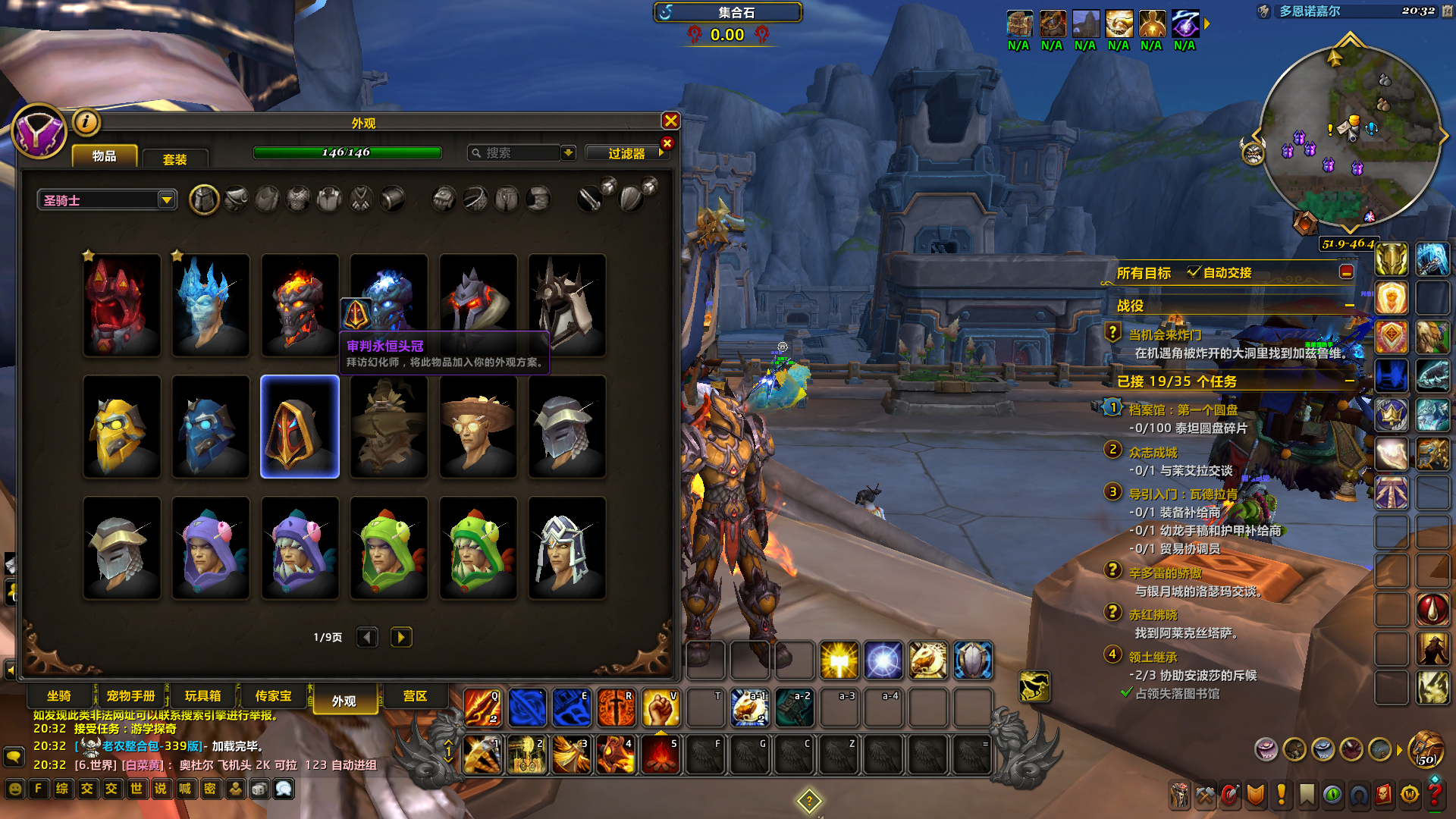Open the 过滤器 filter menu

pyautogui.click(x=628, y=153)
